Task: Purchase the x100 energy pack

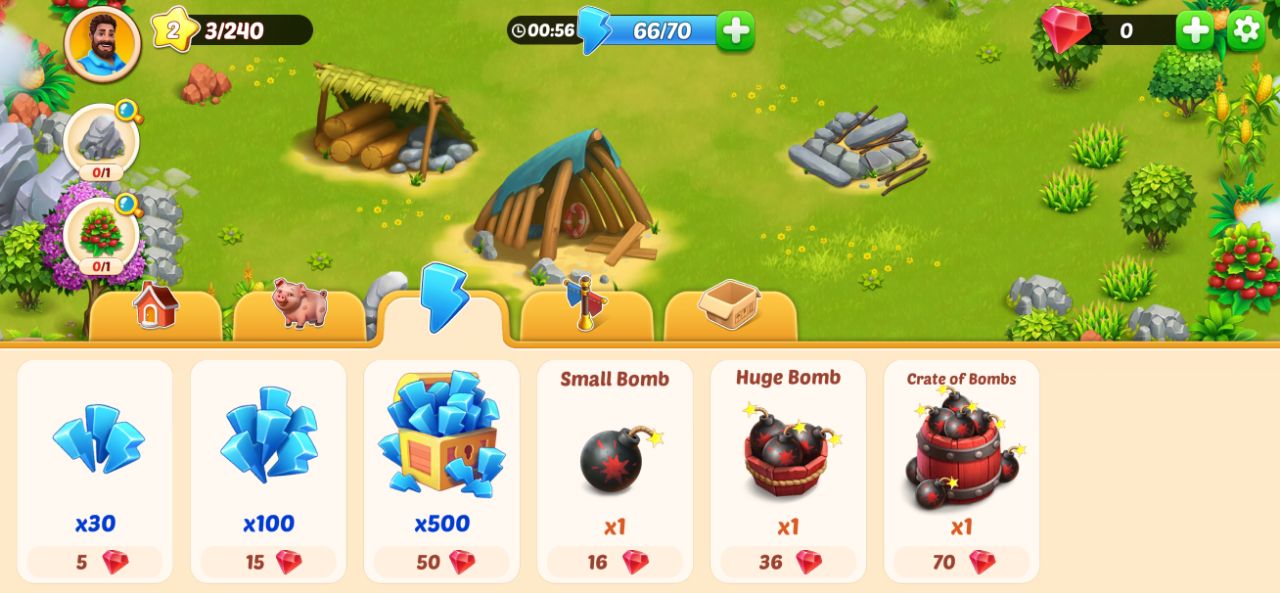Action: click(268, 471)
